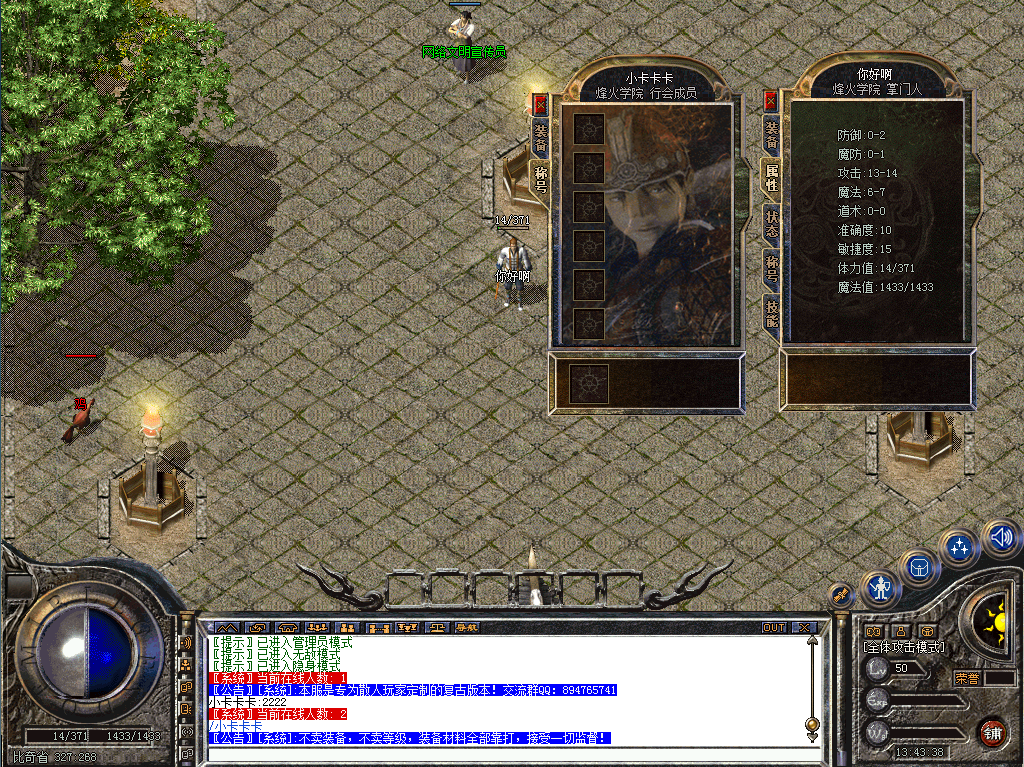Close the 小卡卡卡 character panel
Screen dimensions: 1024x767
click(541, 104)
